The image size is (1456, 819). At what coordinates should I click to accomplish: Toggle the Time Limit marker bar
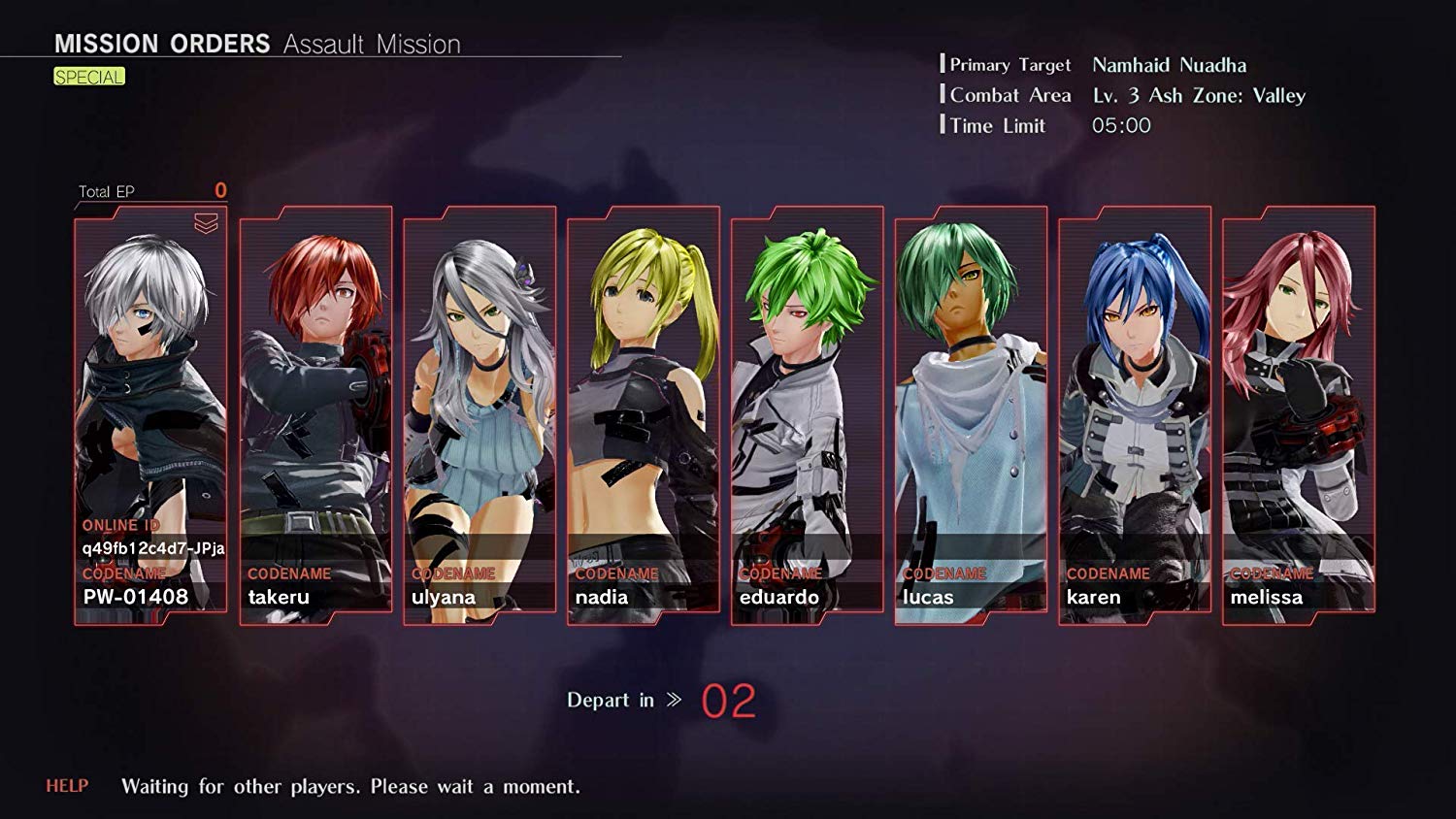point(943,125)
